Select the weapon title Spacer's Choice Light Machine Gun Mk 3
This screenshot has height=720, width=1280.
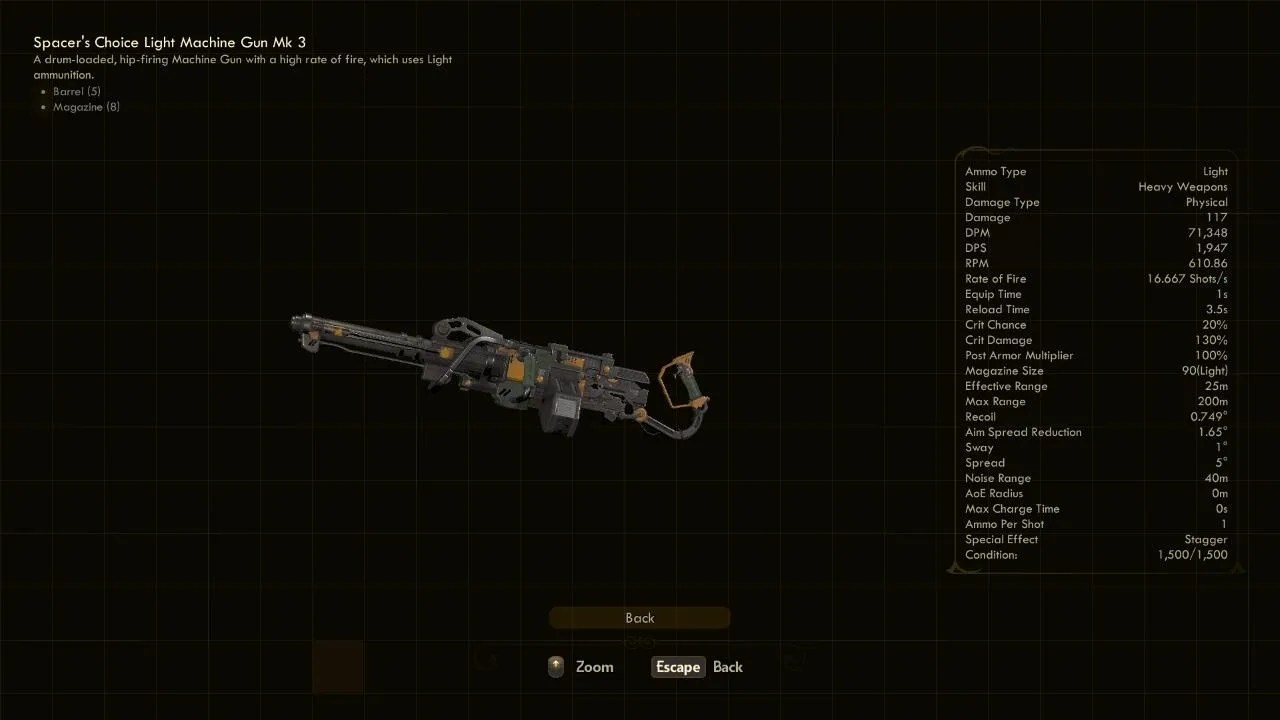click(170, 42)
